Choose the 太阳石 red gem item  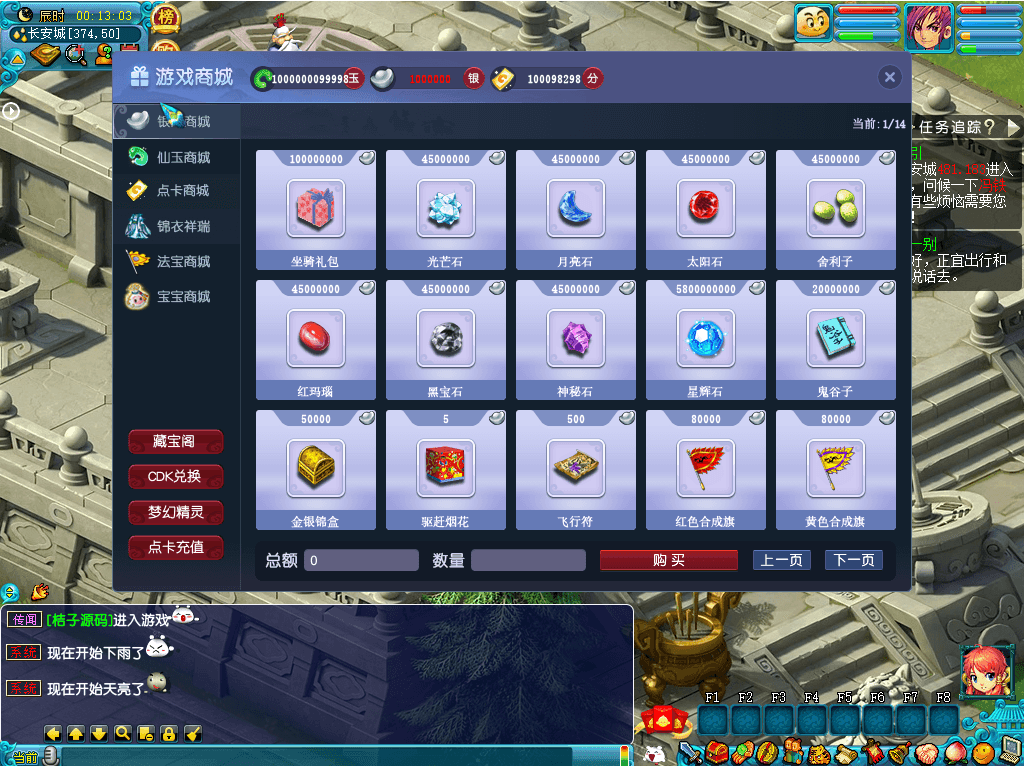pyautogui.click(x=706, y=209)
